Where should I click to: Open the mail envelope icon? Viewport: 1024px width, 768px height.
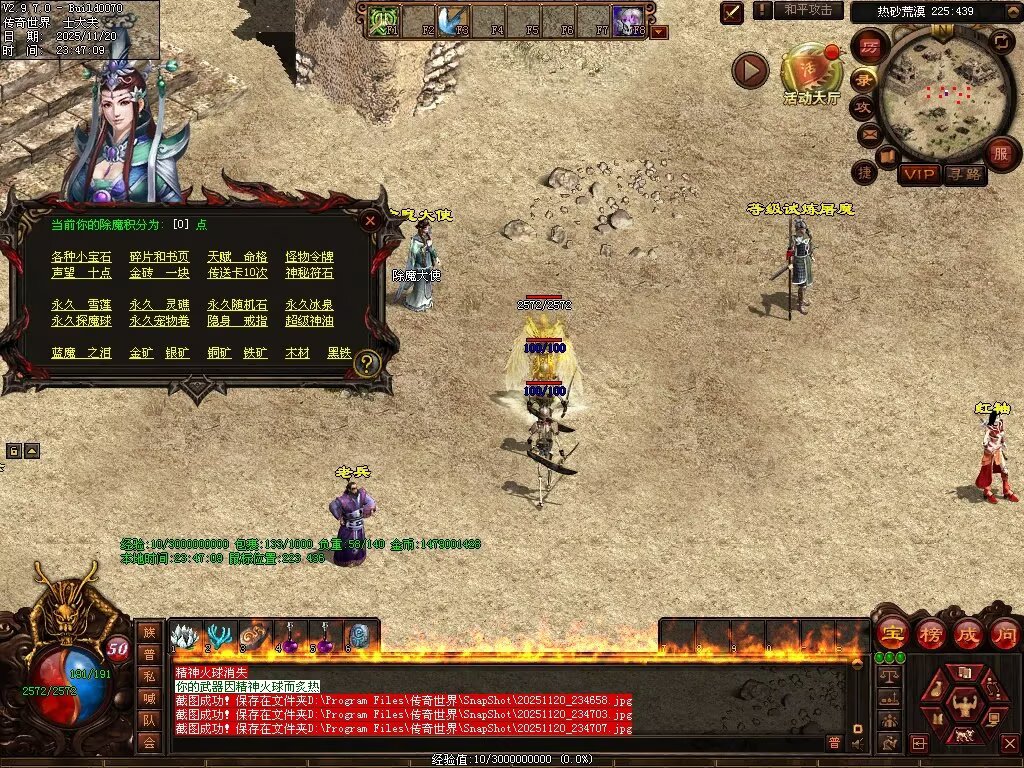[868, 132]
